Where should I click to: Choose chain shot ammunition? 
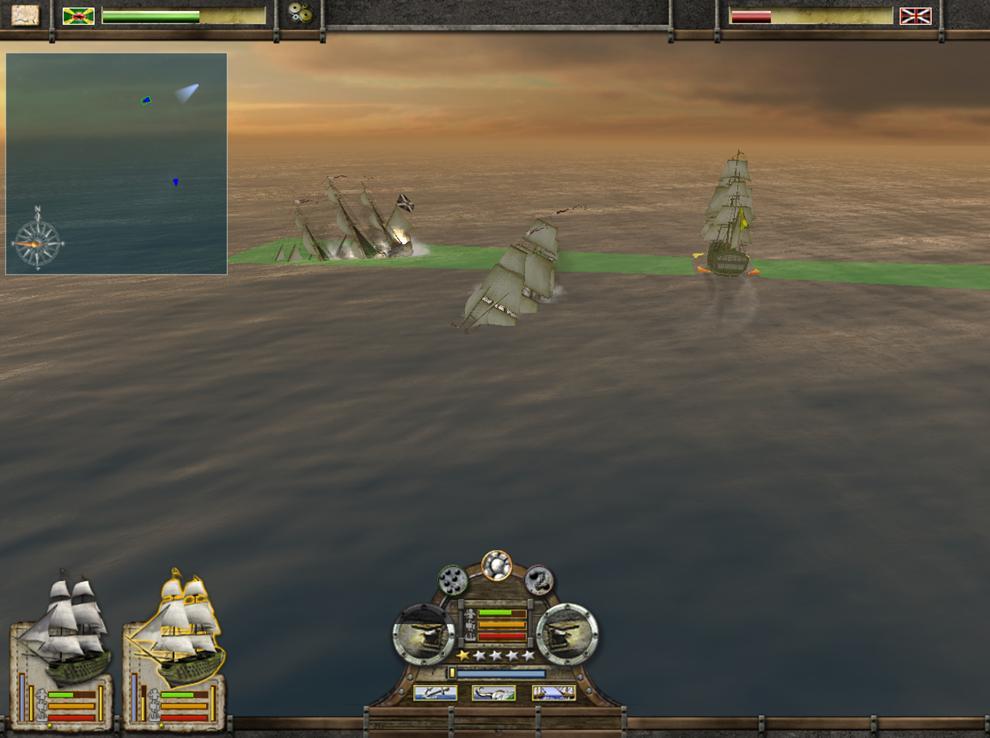pyautogui.click(x=539, y=580)
